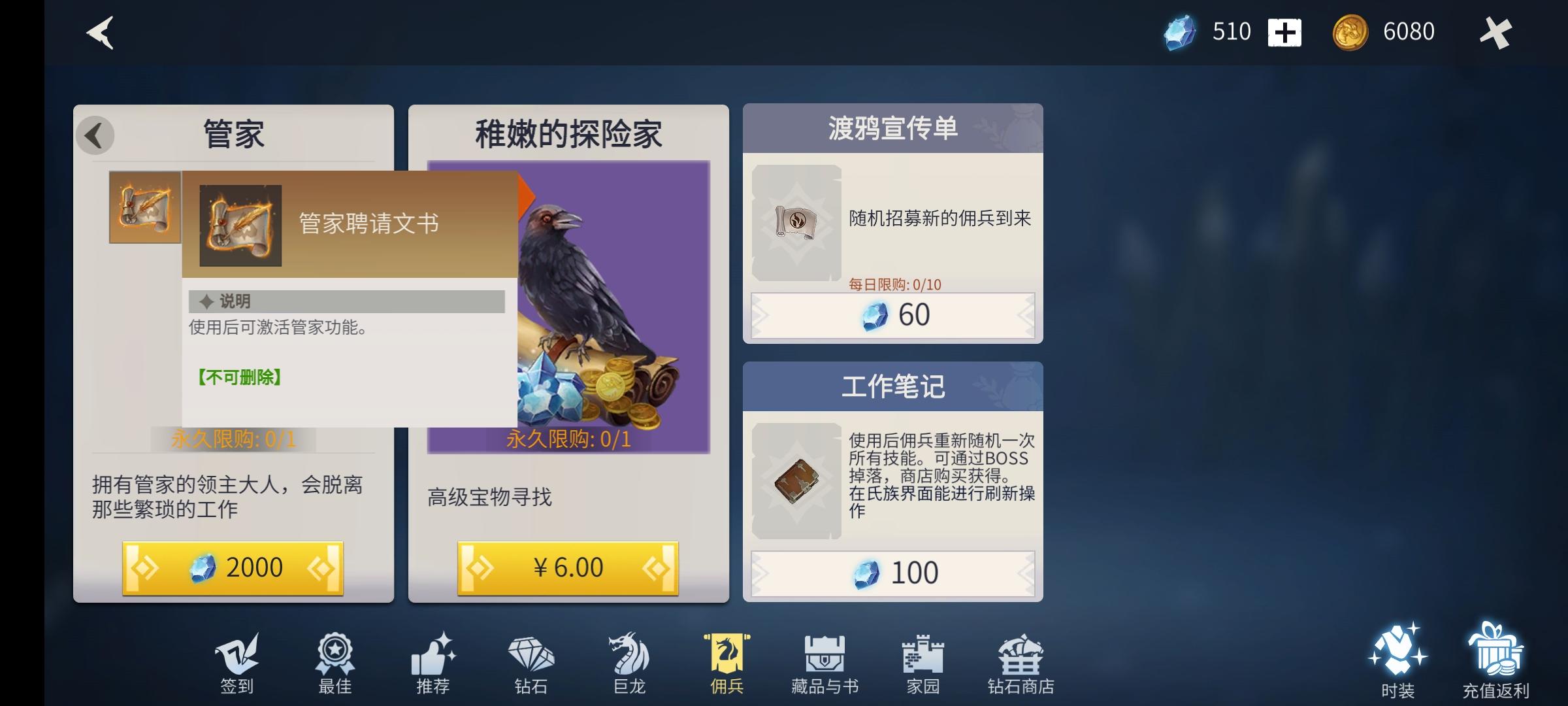Tap the top-left back arrow
The height and width of the screenshot is (706, 1568).
(98, 33)
